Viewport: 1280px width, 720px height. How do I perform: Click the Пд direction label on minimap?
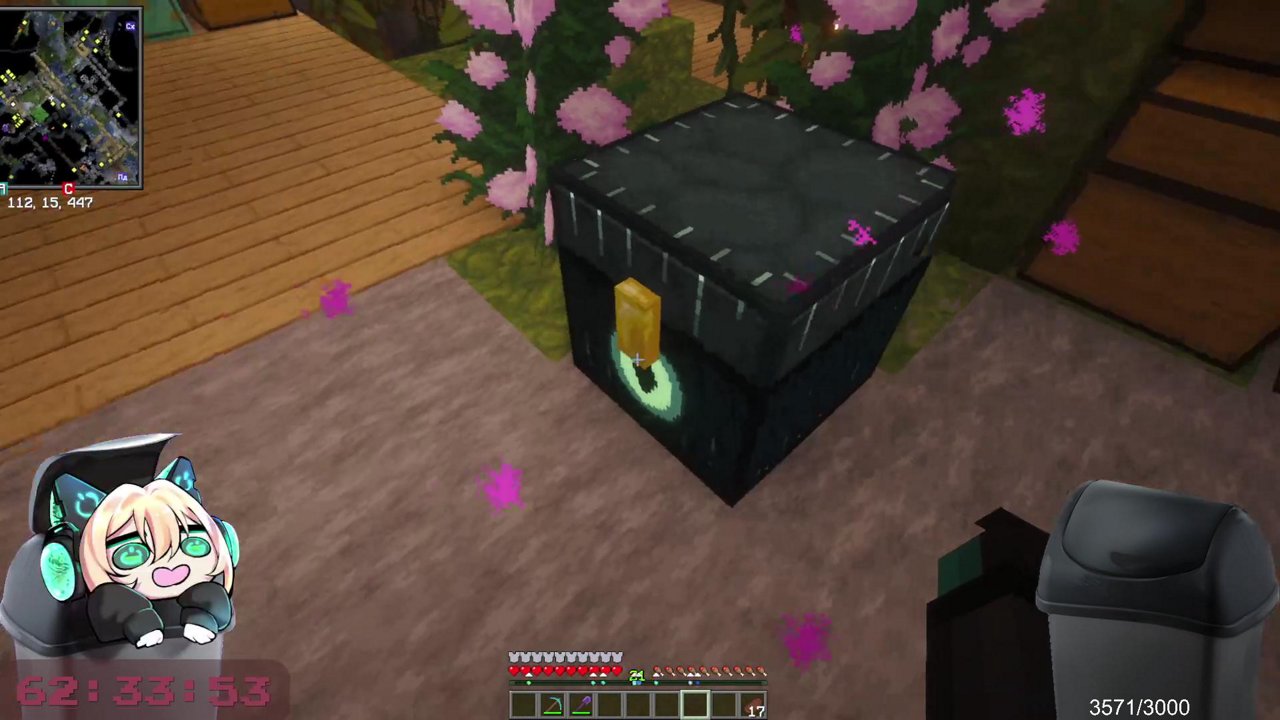[x=122, y=176]
